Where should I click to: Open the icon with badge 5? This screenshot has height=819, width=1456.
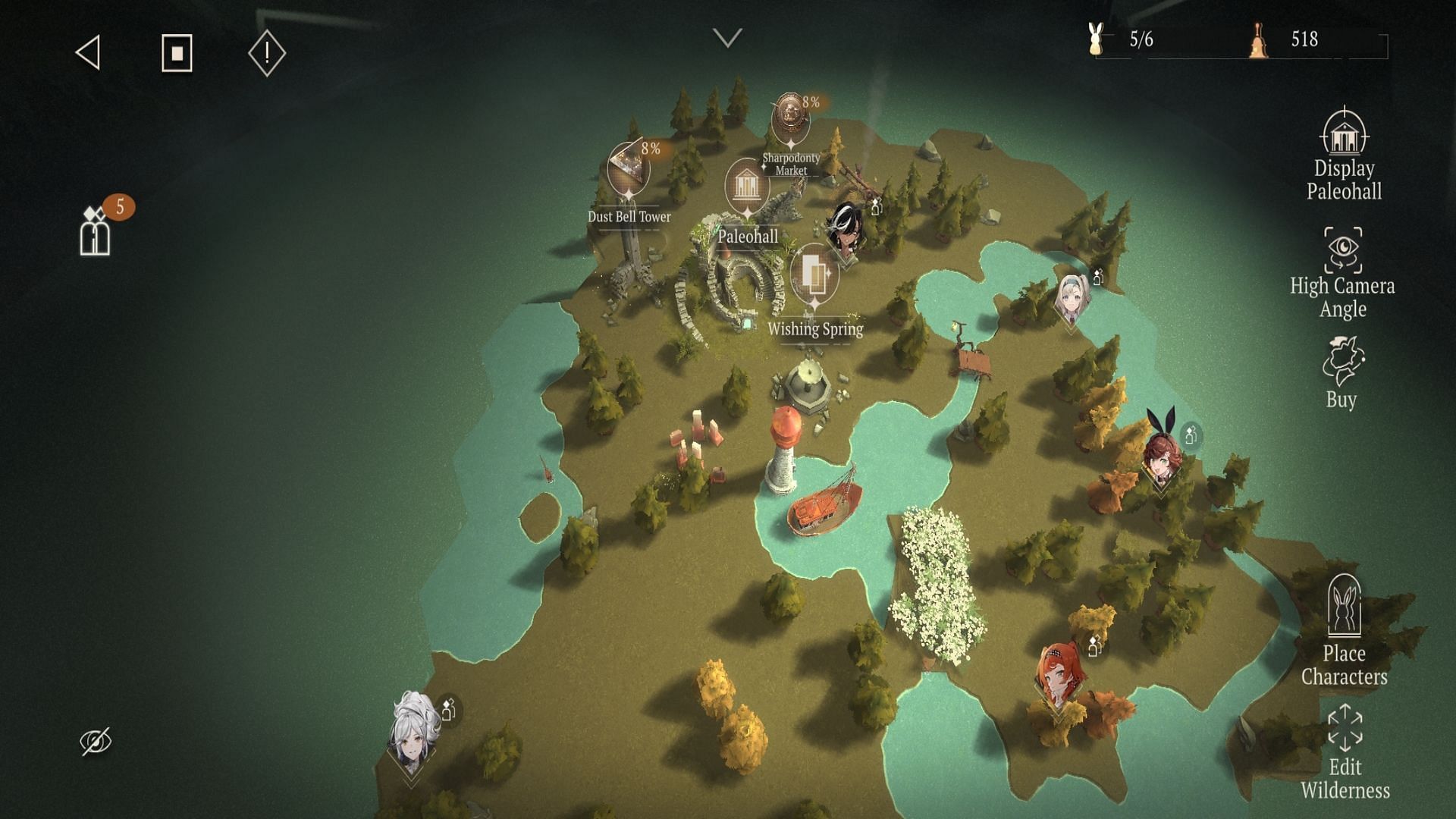point(96,232)
